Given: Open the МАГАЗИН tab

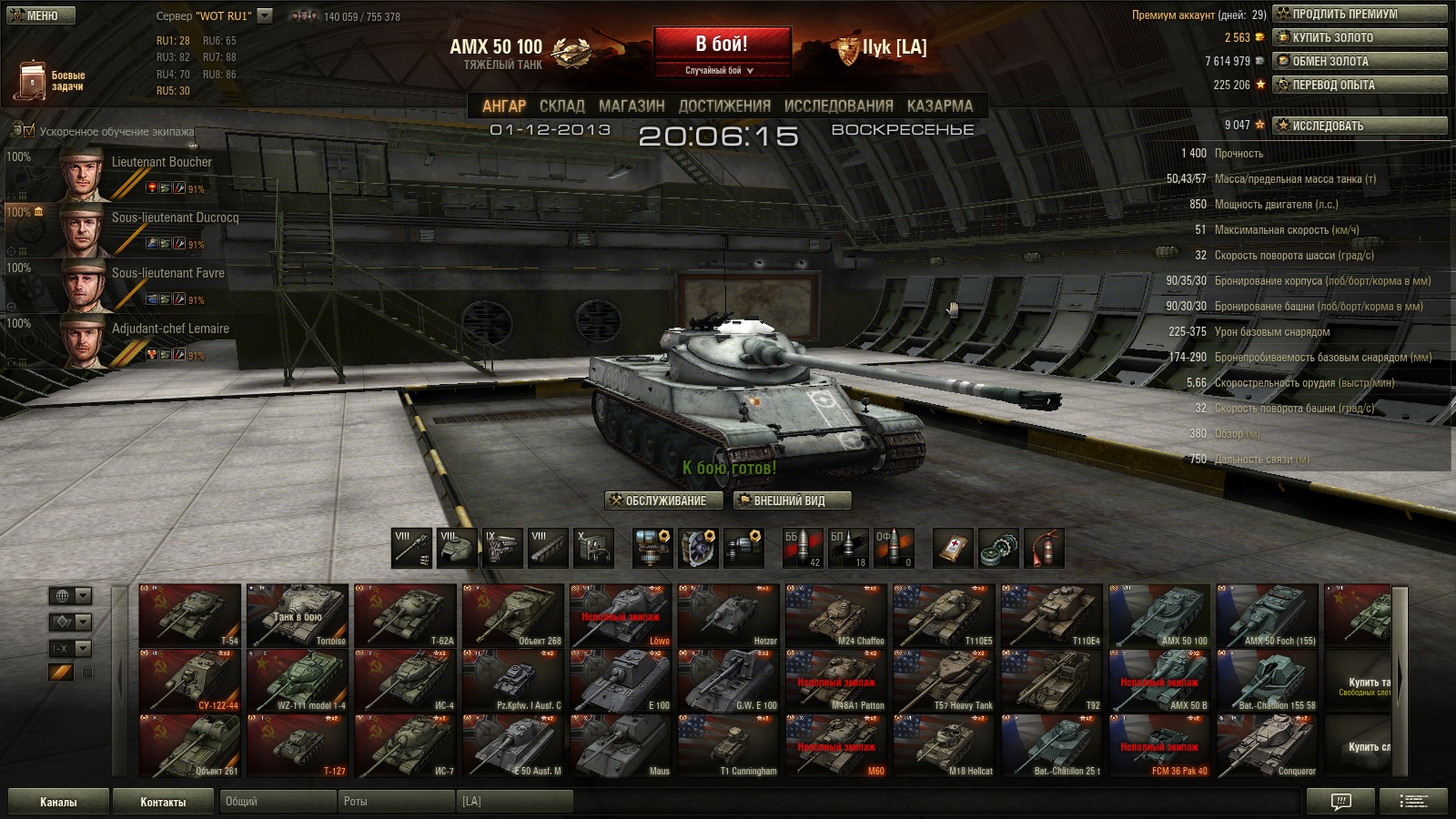Looking at the screenshot, I should click(x=632, y=106).
